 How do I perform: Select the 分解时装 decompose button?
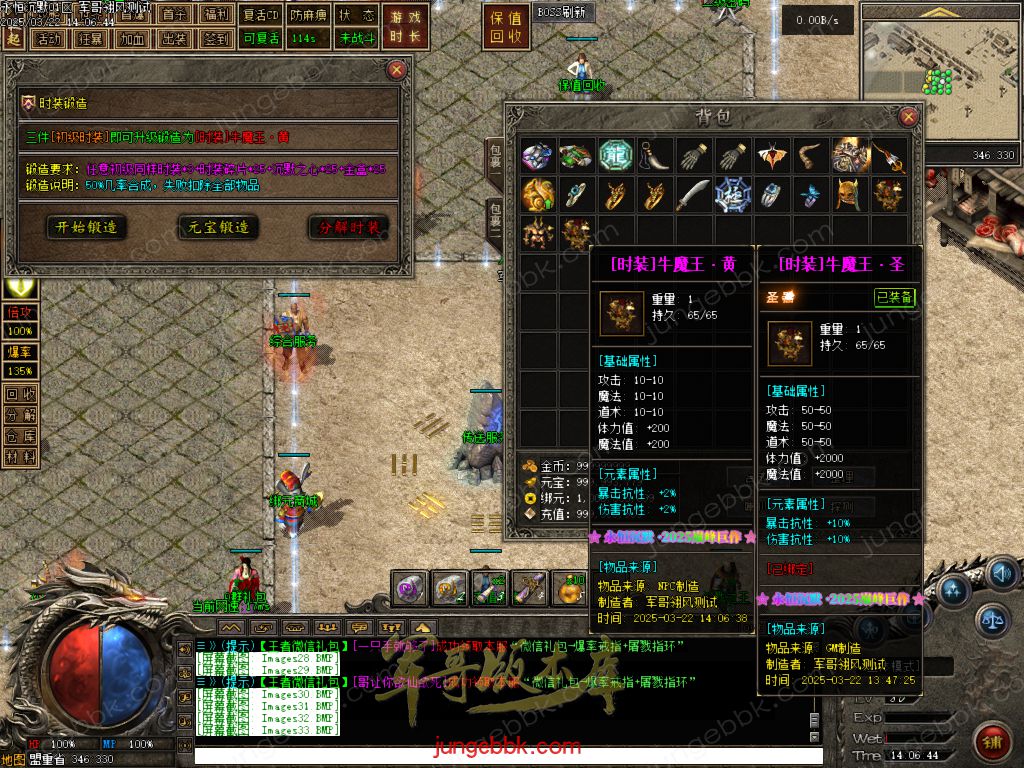pyautogui.click(x=348, y=227)
